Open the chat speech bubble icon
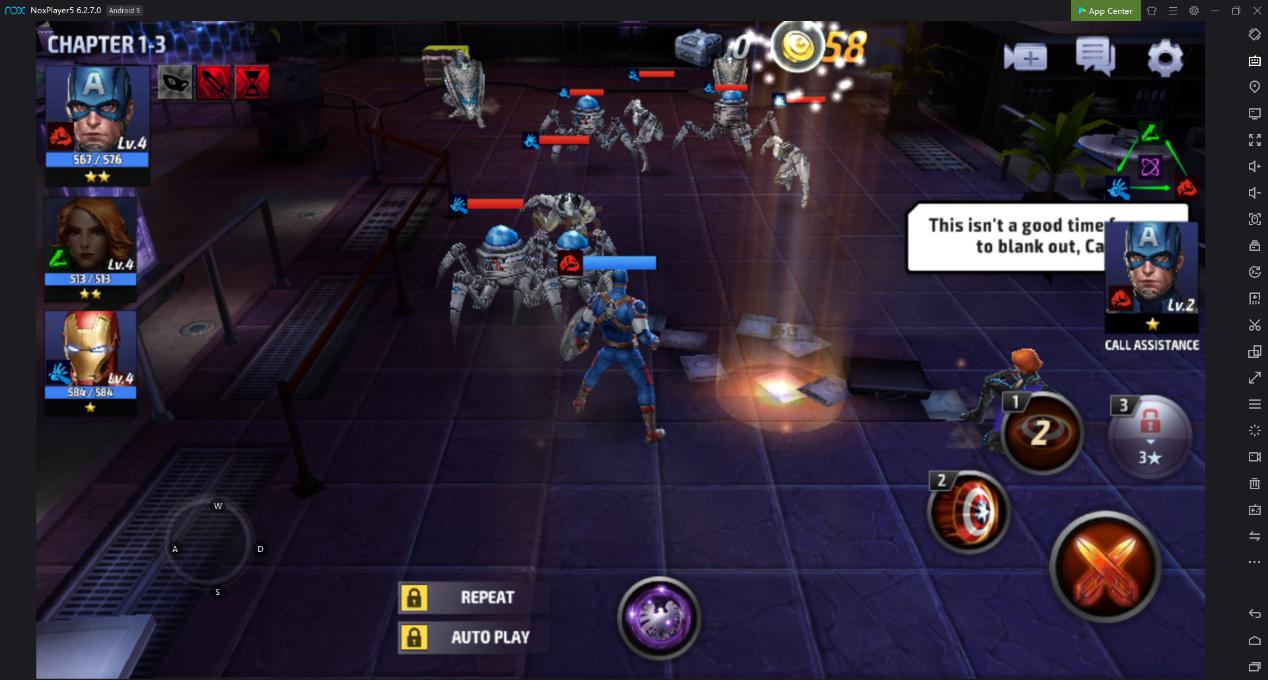The image size is (1268, 680). pos(1095,56)
